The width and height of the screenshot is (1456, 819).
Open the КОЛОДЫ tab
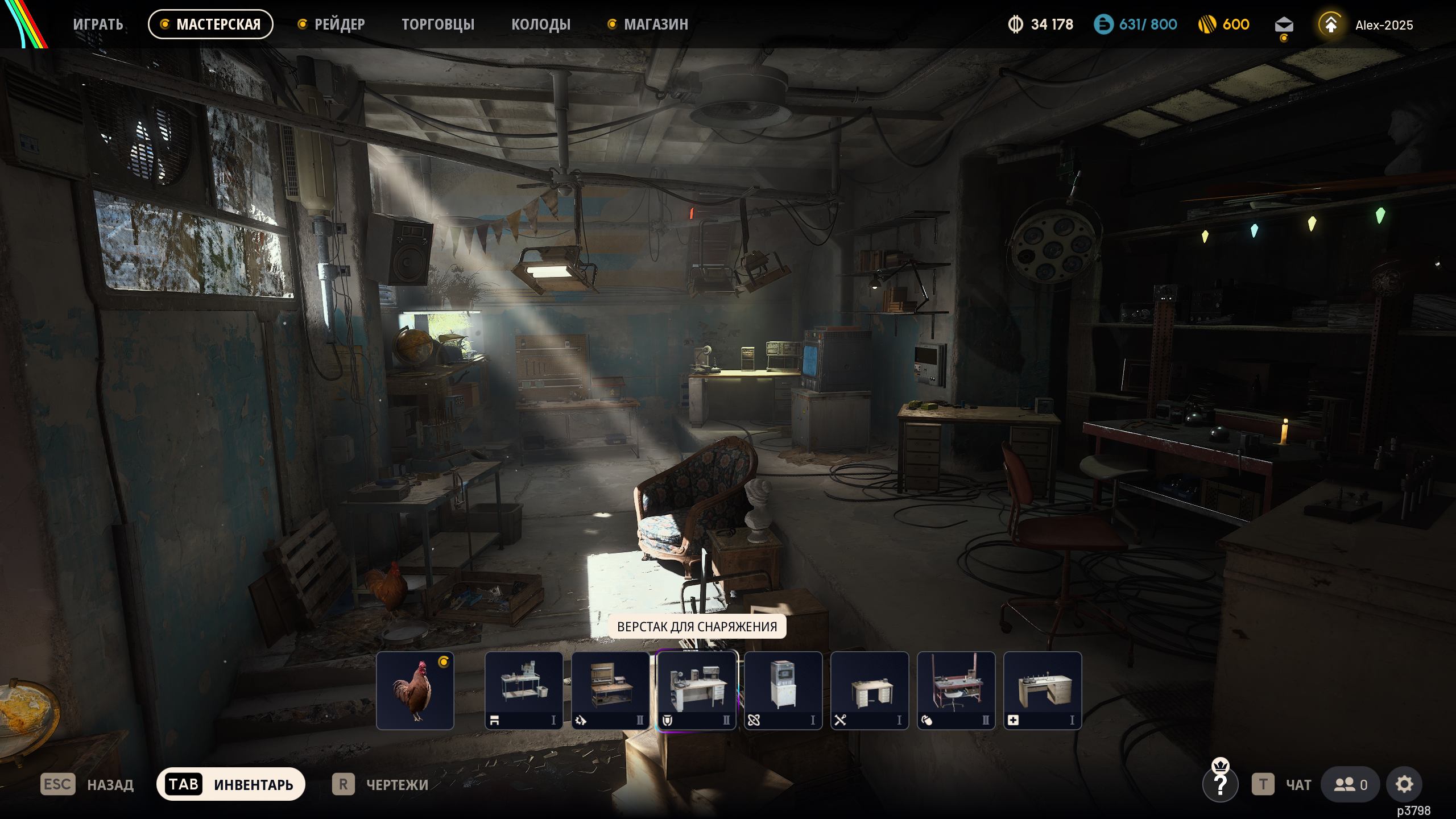coord(540,24)
